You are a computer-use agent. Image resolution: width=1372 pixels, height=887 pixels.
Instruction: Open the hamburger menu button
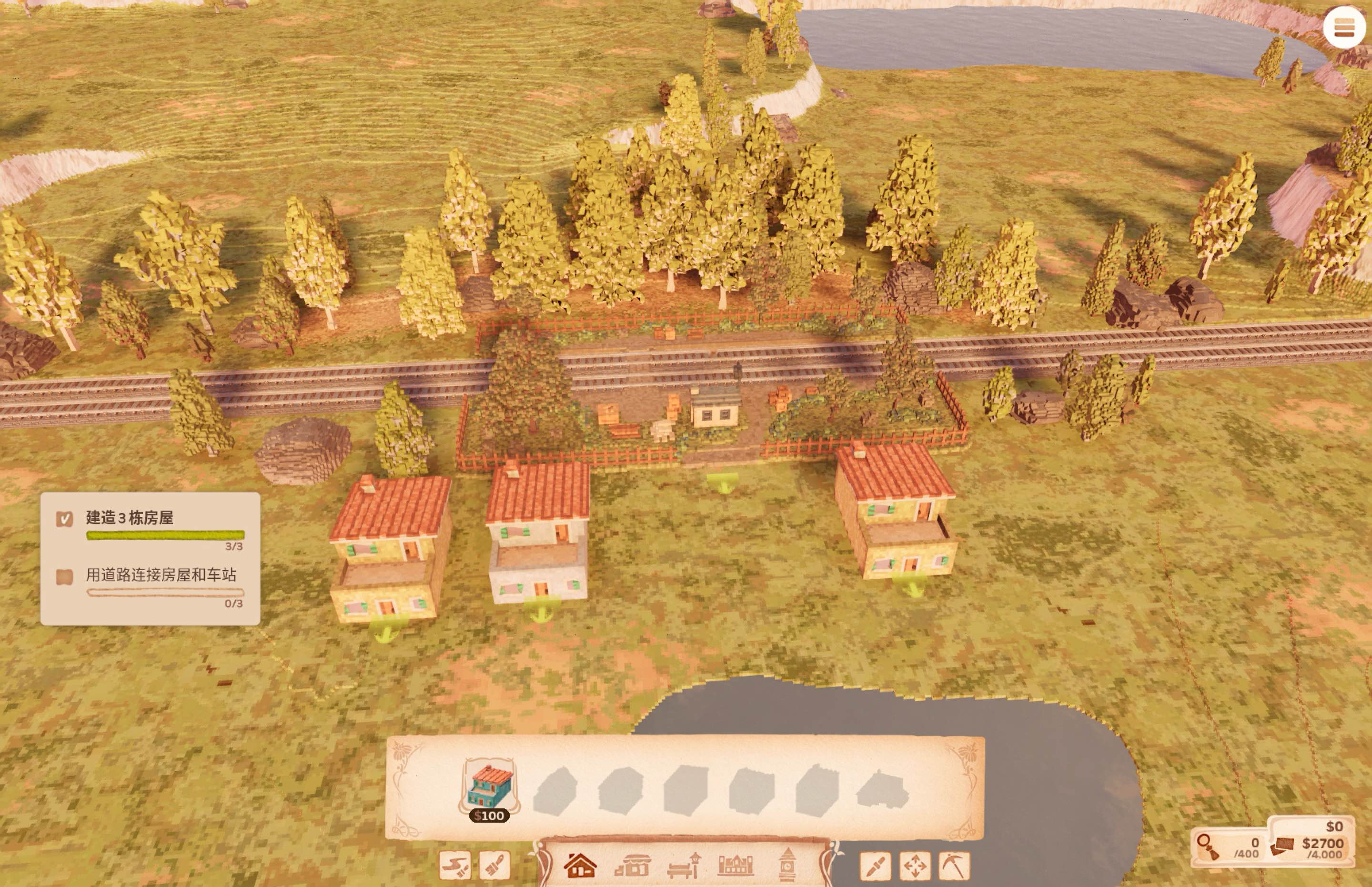[x=1344, y=27]
